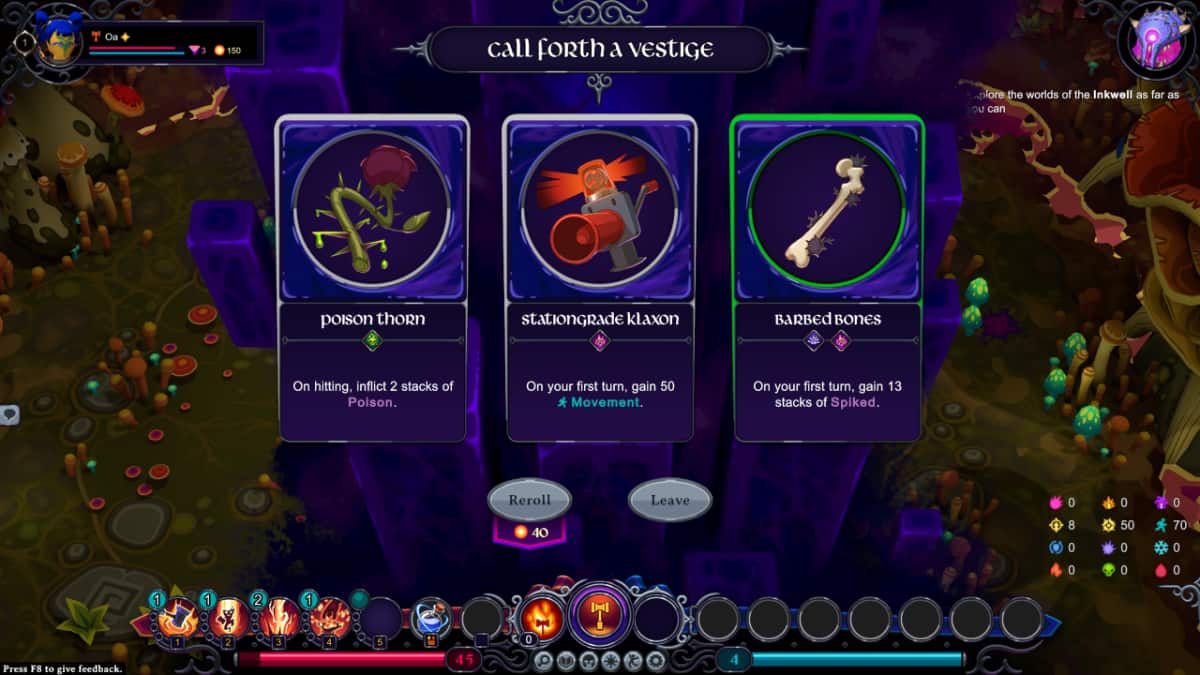This screenshot has height=675, width=1200.
Task: Select the Stationgrade Klaxon vestige card
Action: click(599, 278)
